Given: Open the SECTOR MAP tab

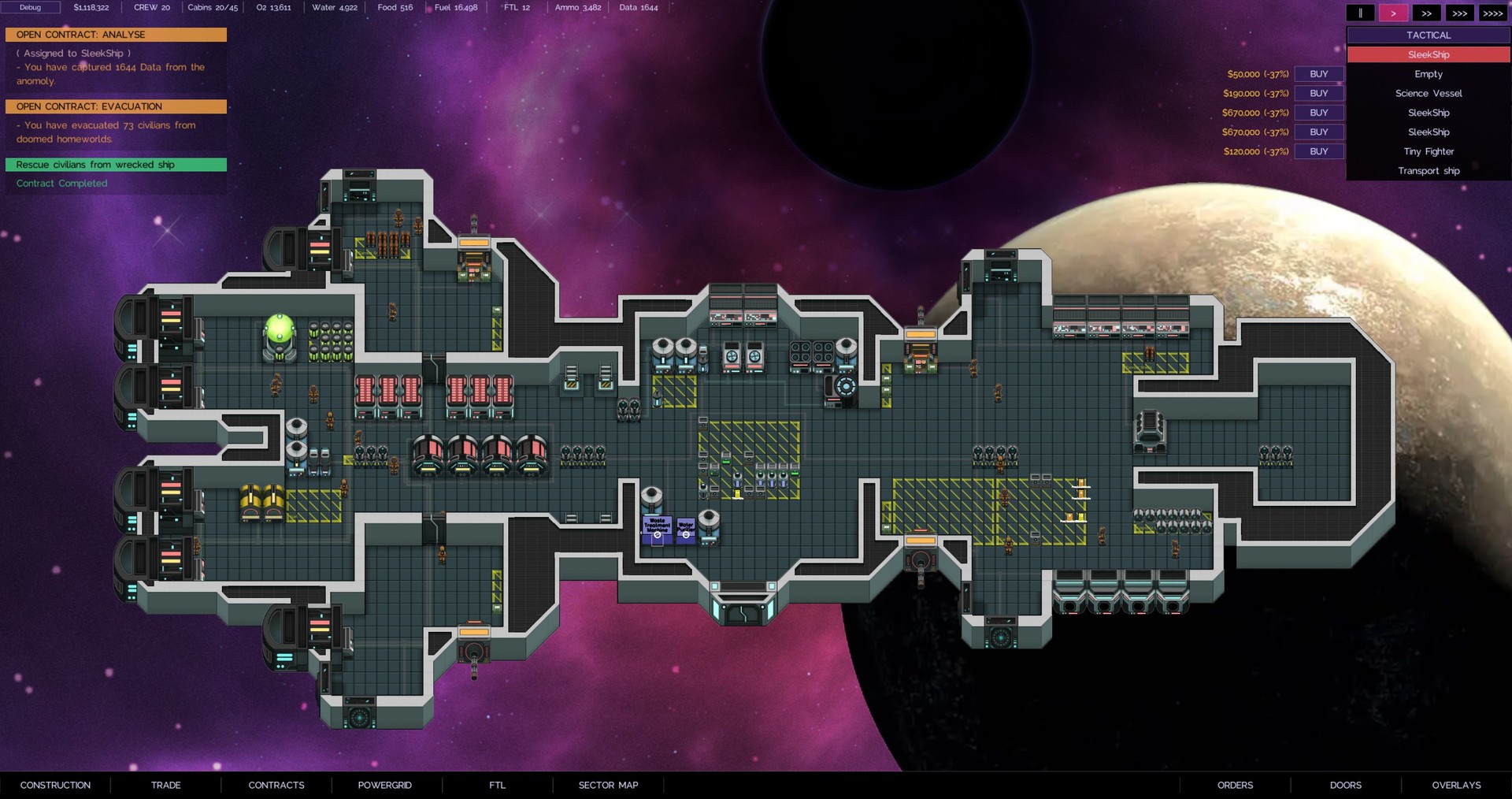Looking at the screenshot, I should 607,785.
